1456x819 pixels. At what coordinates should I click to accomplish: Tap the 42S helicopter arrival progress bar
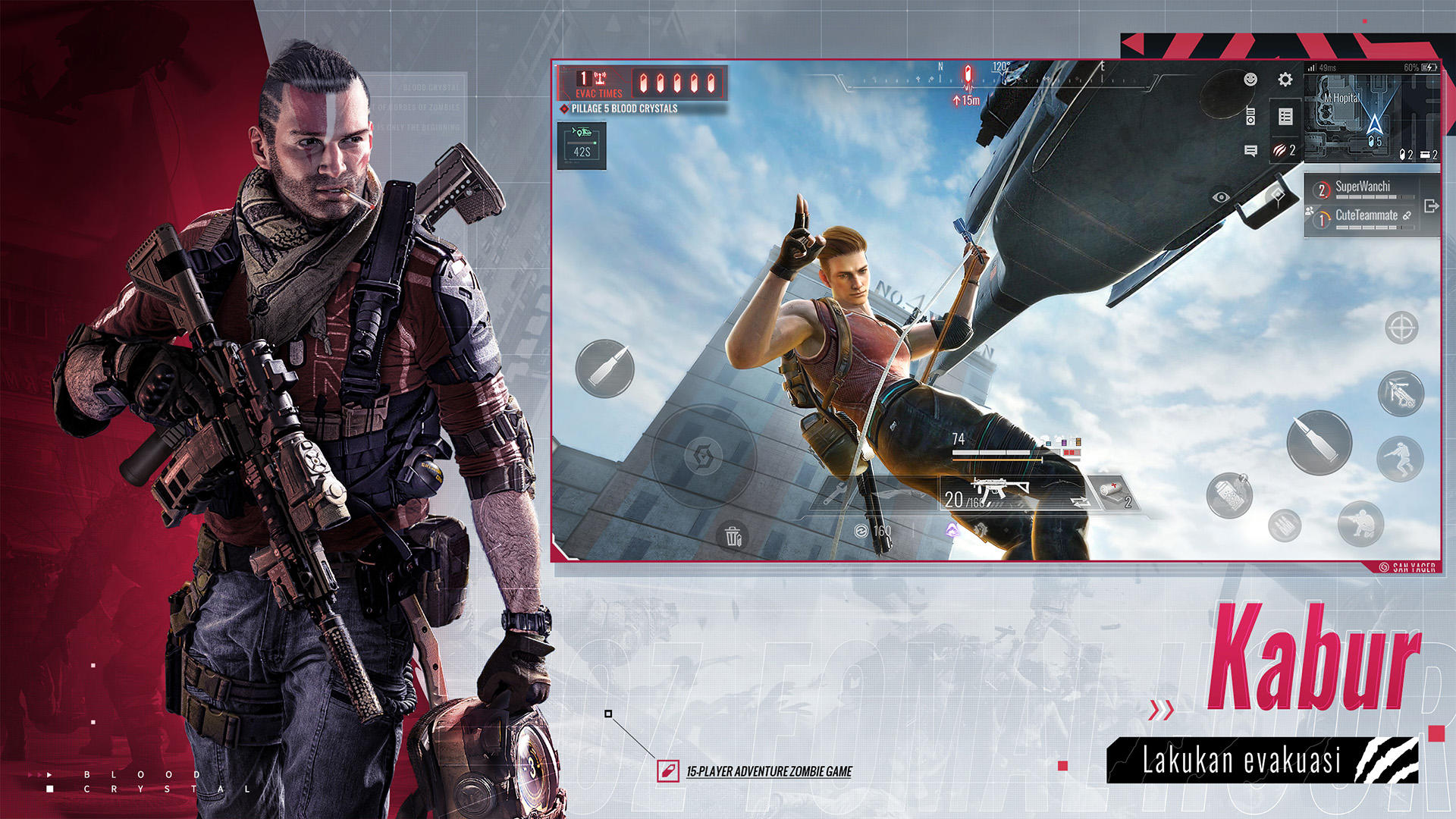click(582, 144)
